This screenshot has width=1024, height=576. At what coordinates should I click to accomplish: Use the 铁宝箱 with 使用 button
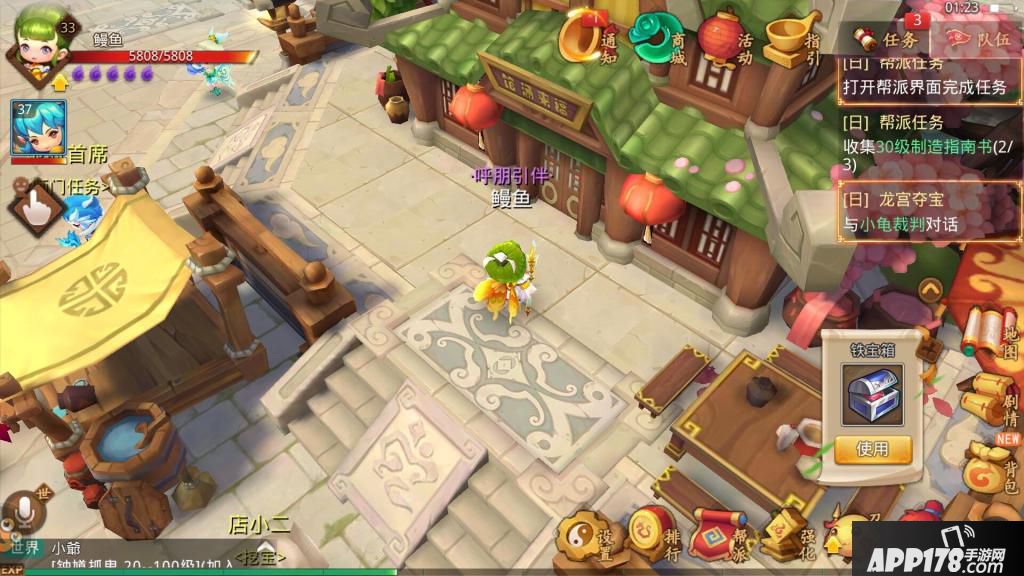(x=872, y=449)
